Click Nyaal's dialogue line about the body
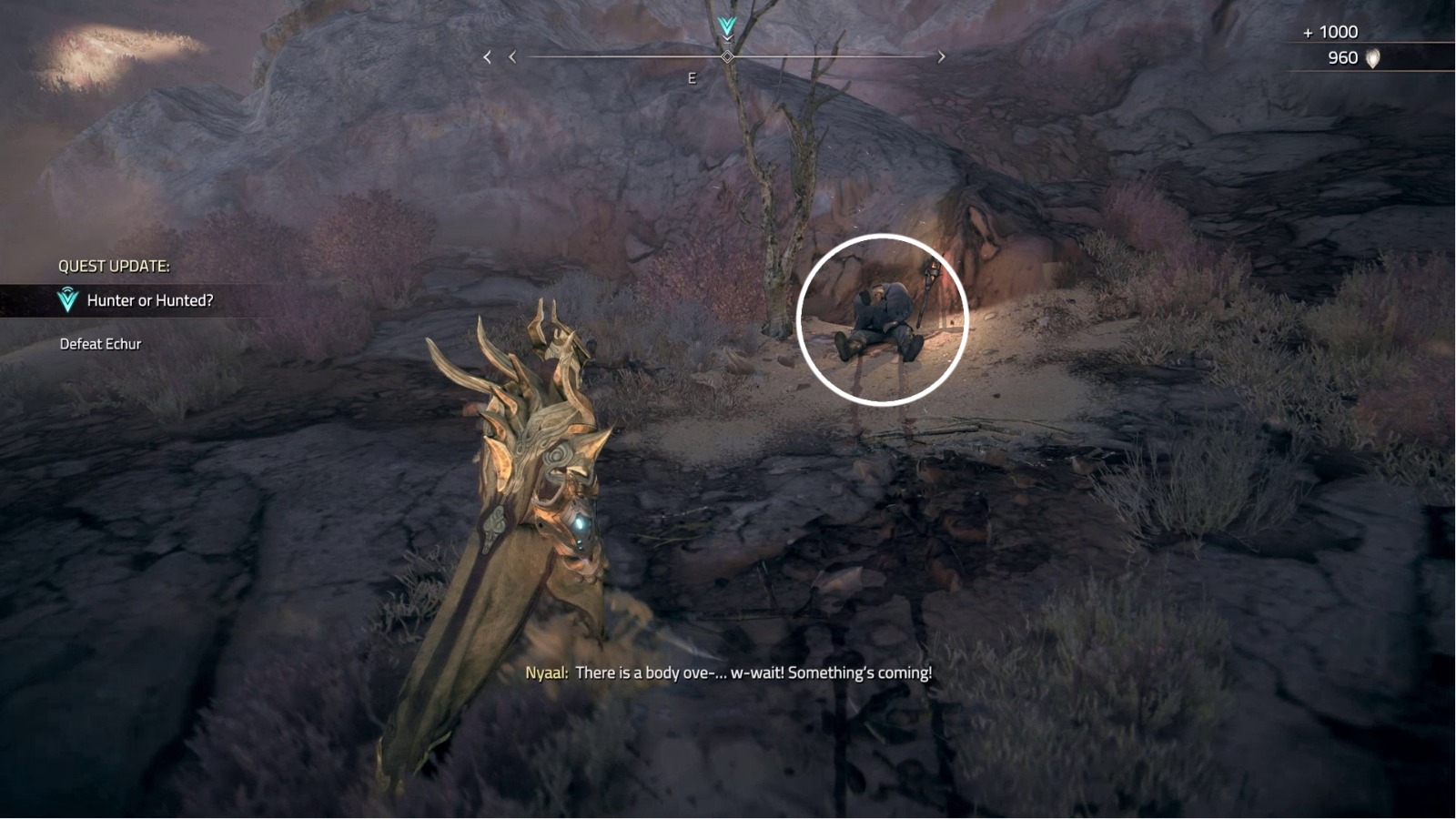1456x819 pixels. click(x=728, y=674)
